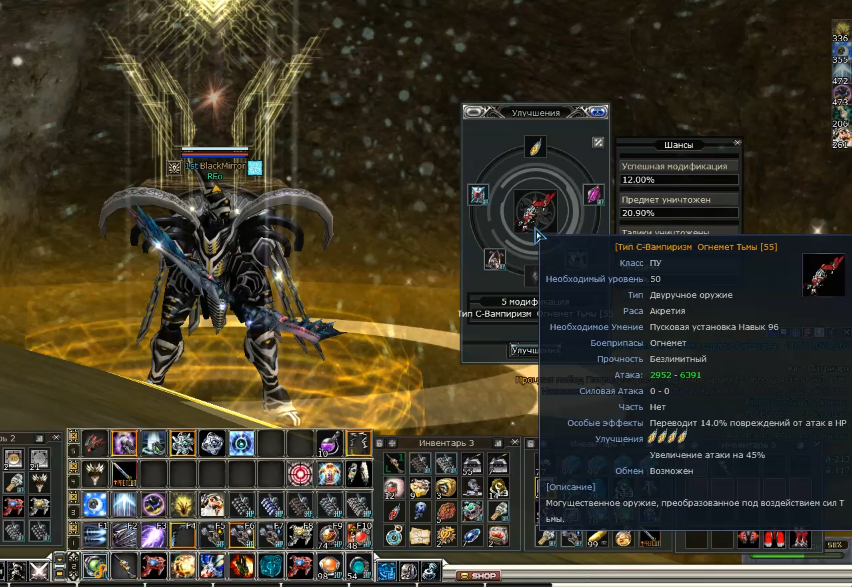The width and height of the screenshot is (852, 587).
Task: Click the gold ring item in Инвентарь 3
Action: click(445, 488)
